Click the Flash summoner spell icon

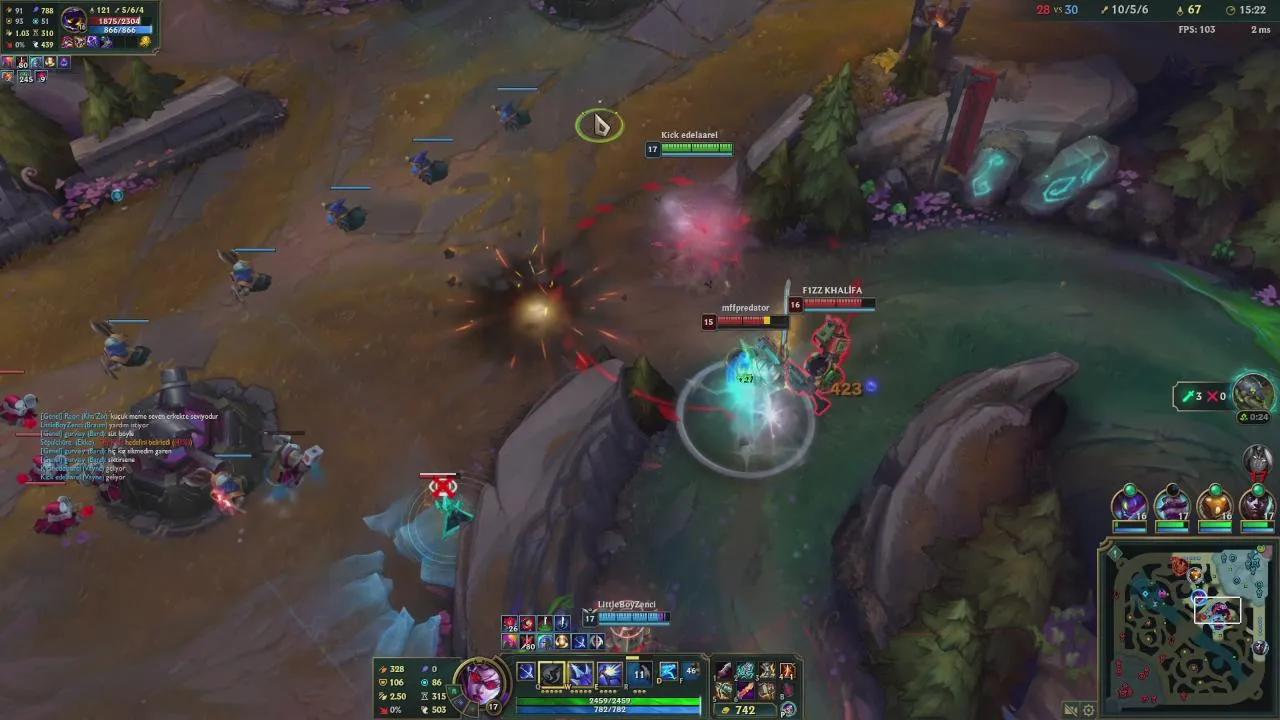click(x=668, y=672)
